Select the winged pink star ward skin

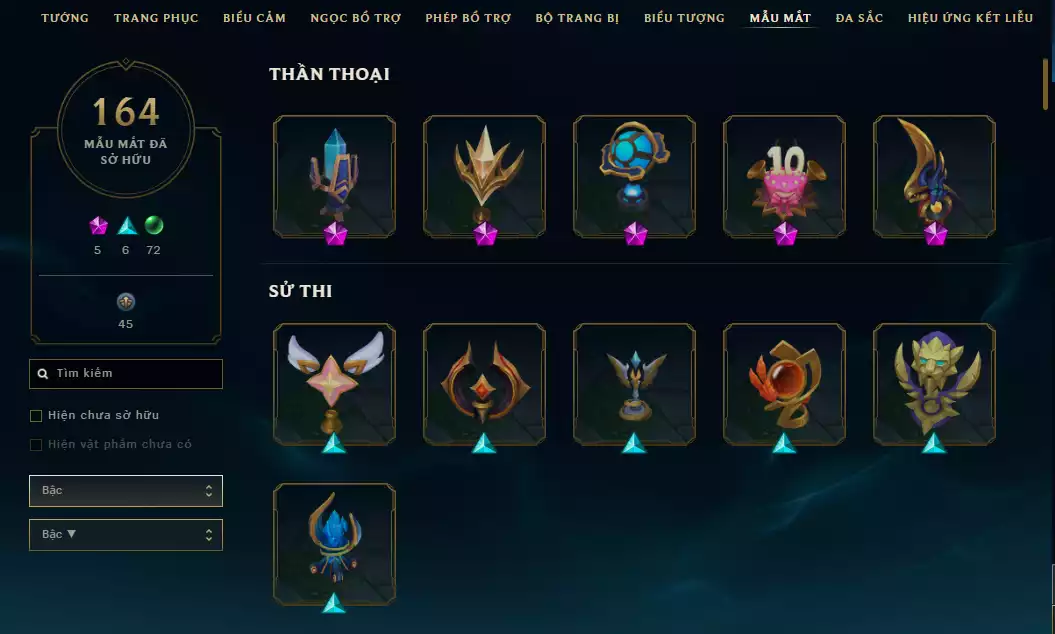point(334,383)
